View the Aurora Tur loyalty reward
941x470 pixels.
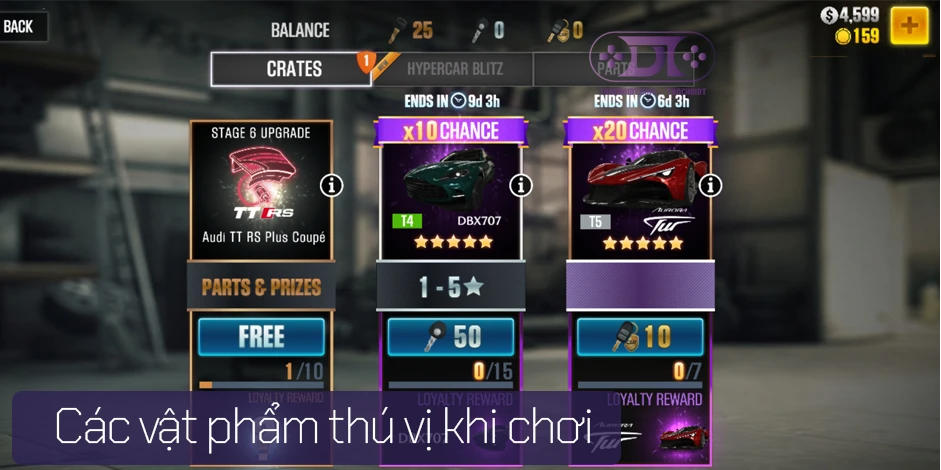665,432
